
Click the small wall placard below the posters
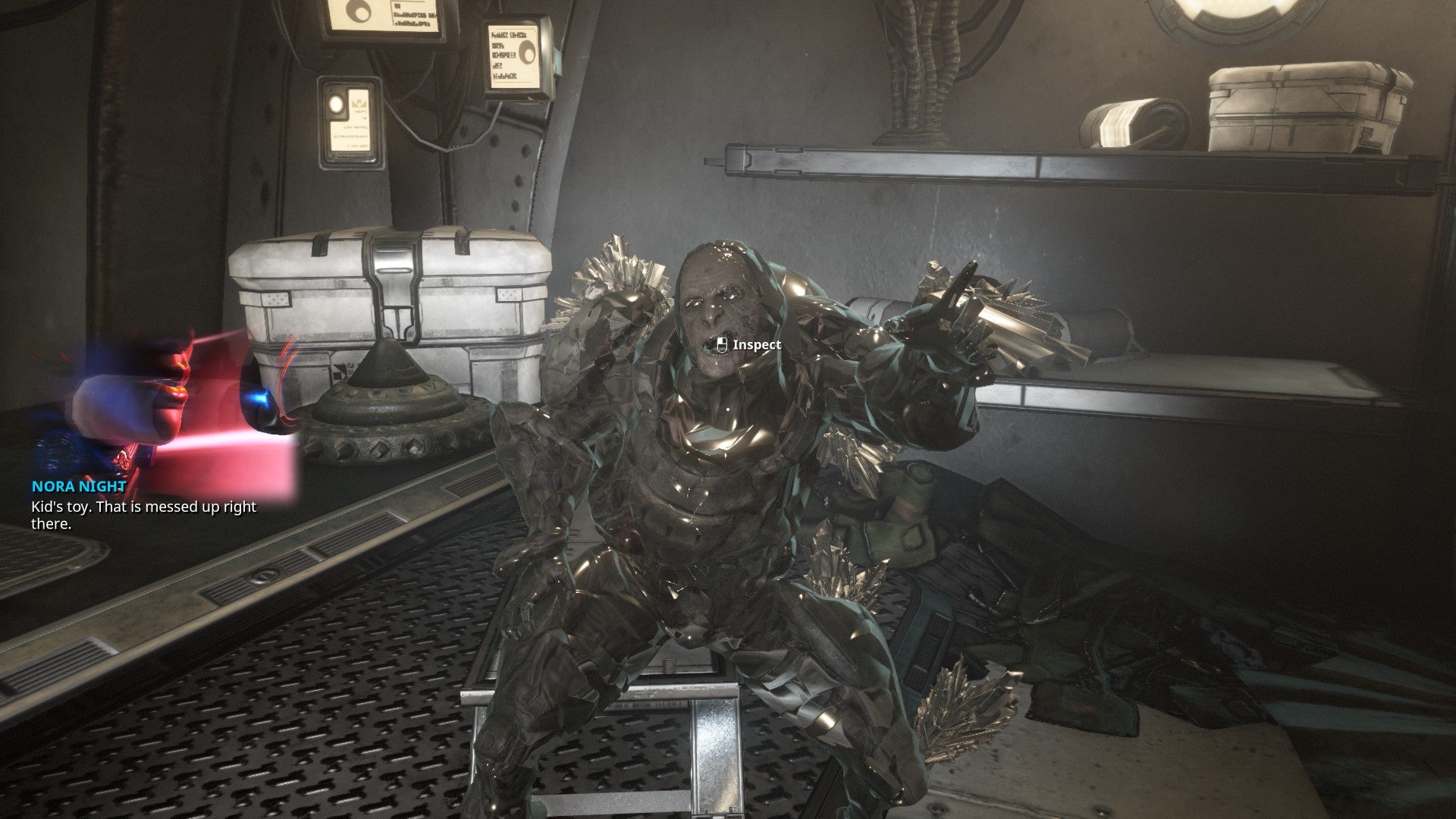(x=349, y=121)
